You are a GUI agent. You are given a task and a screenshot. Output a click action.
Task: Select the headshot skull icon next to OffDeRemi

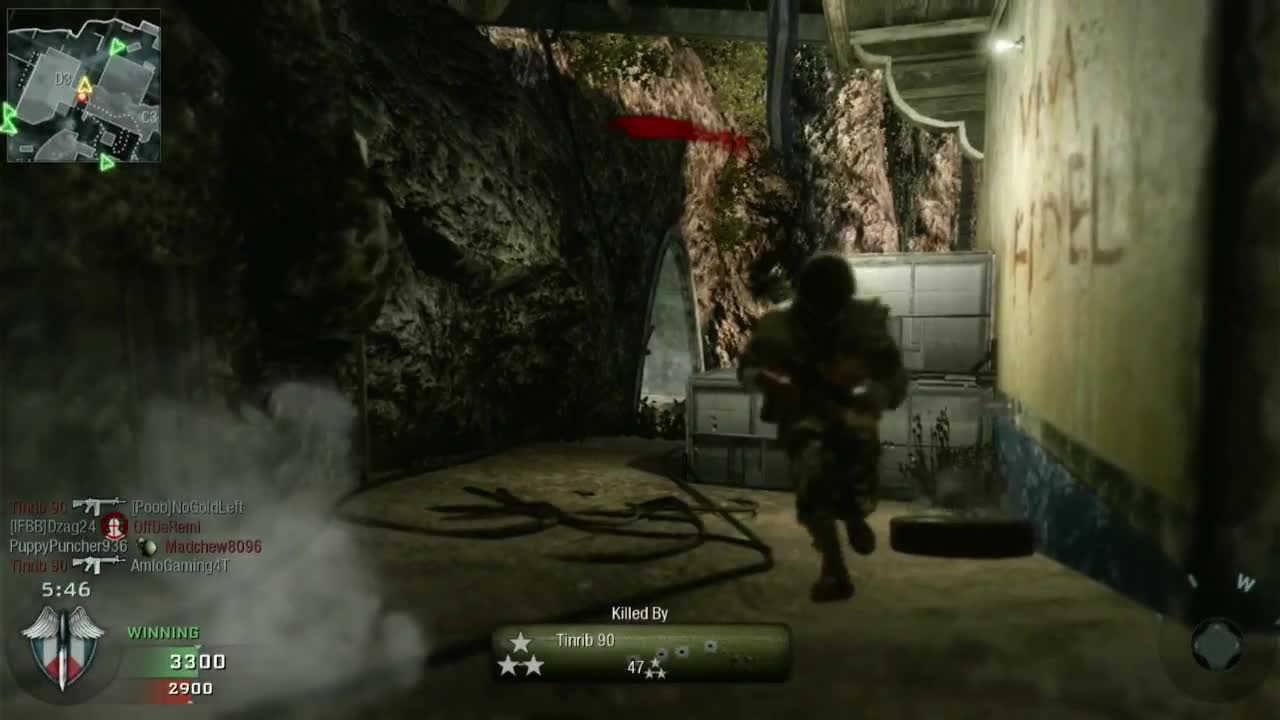[116, 526]
